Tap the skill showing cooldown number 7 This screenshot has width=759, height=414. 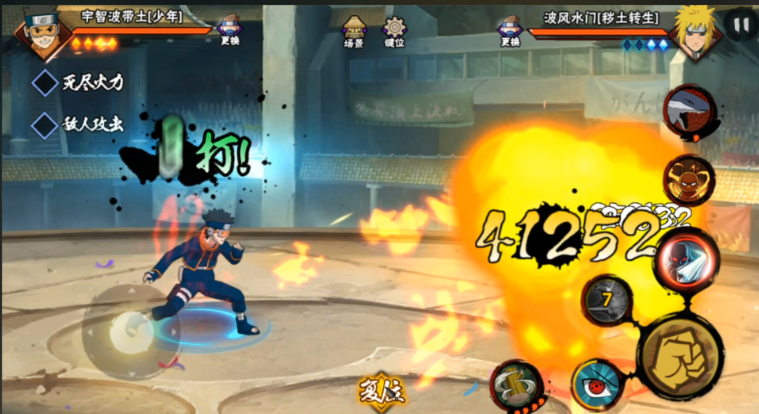(x=606, y=299)
